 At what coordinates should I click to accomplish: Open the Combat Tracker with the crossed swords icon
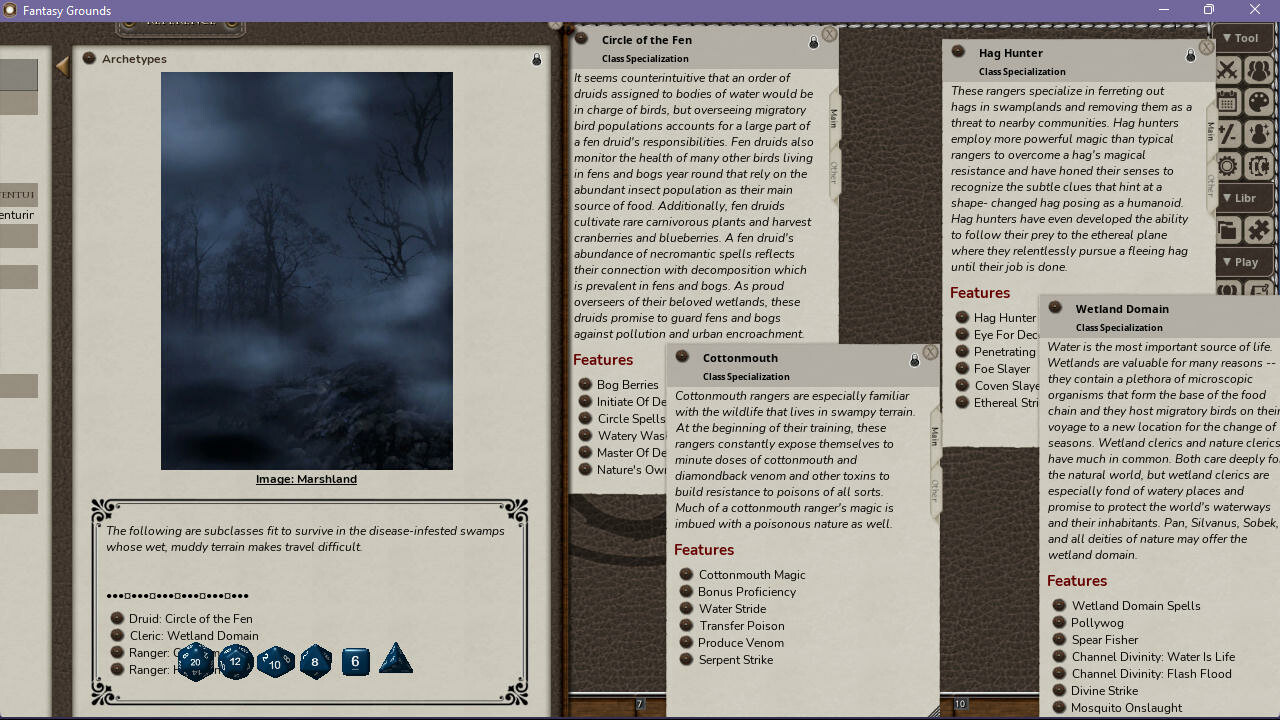pyautogui.click(x=1227, y=70)
